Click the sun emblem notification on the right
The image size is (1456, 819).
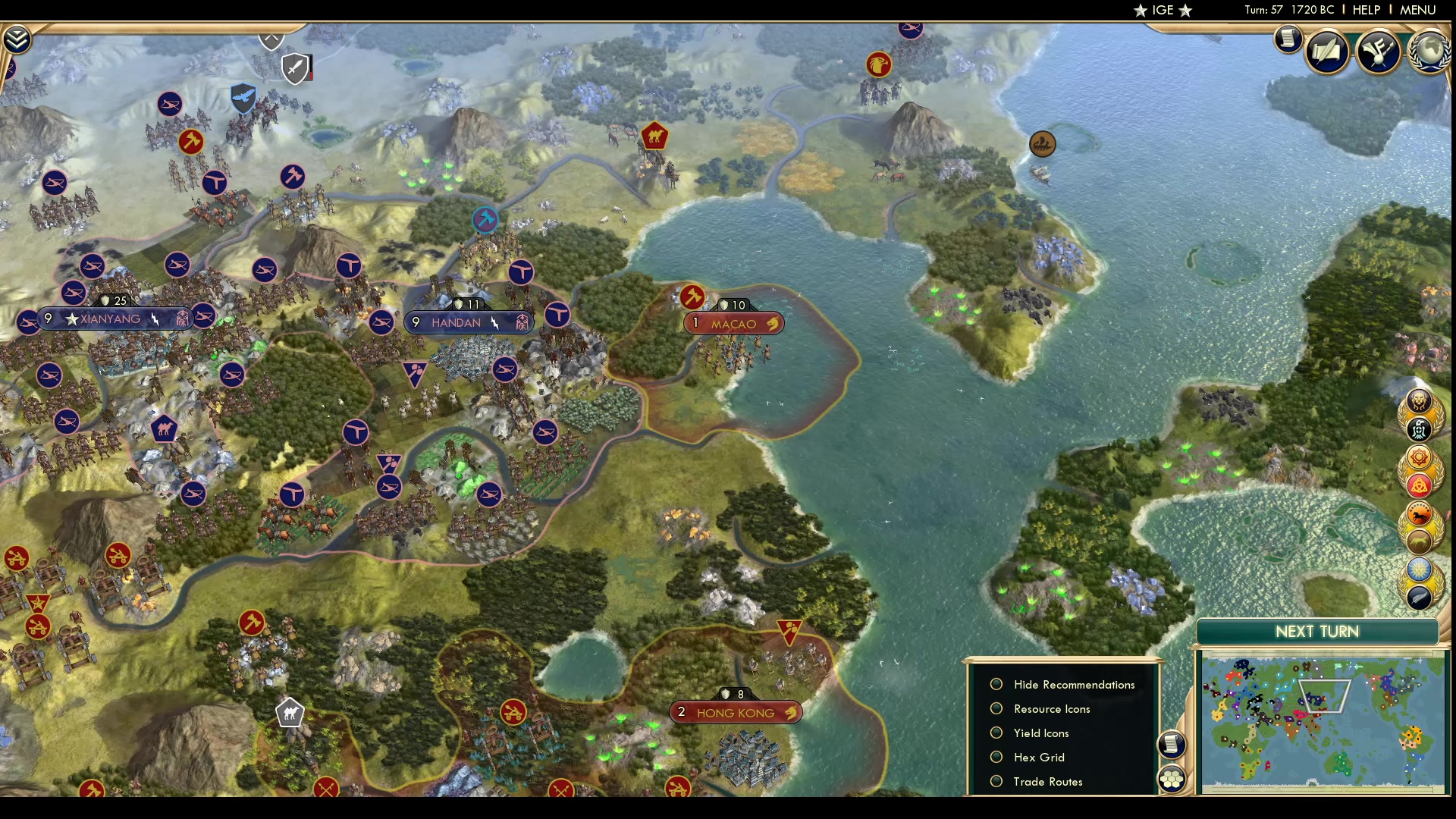(x=1420, y=568)
